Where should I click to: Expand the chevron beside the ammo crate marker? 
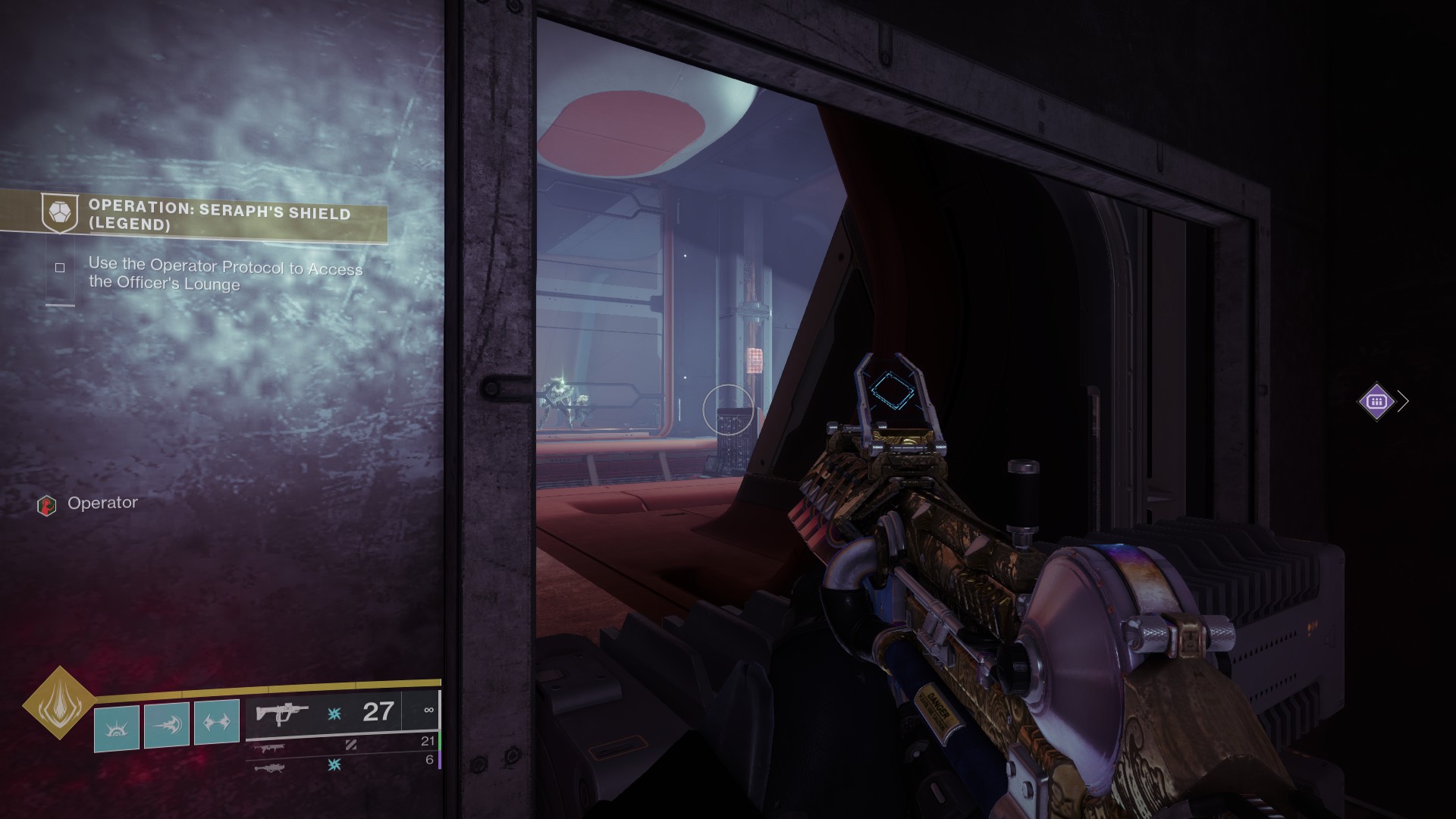click(1403, 400)
